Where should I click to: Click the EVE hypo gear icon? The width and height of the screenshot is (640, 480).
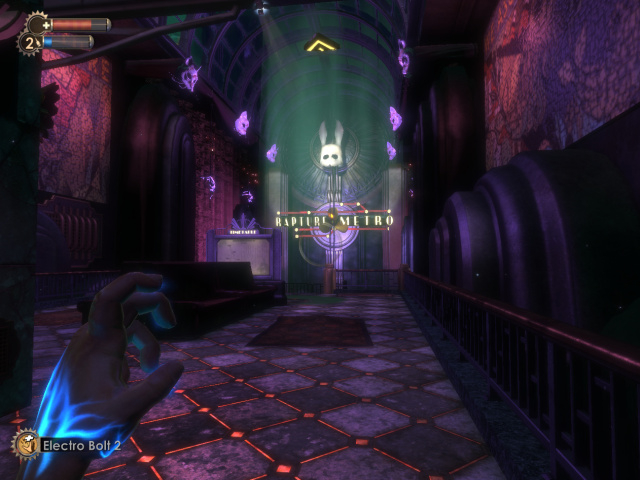click(28, 43)
